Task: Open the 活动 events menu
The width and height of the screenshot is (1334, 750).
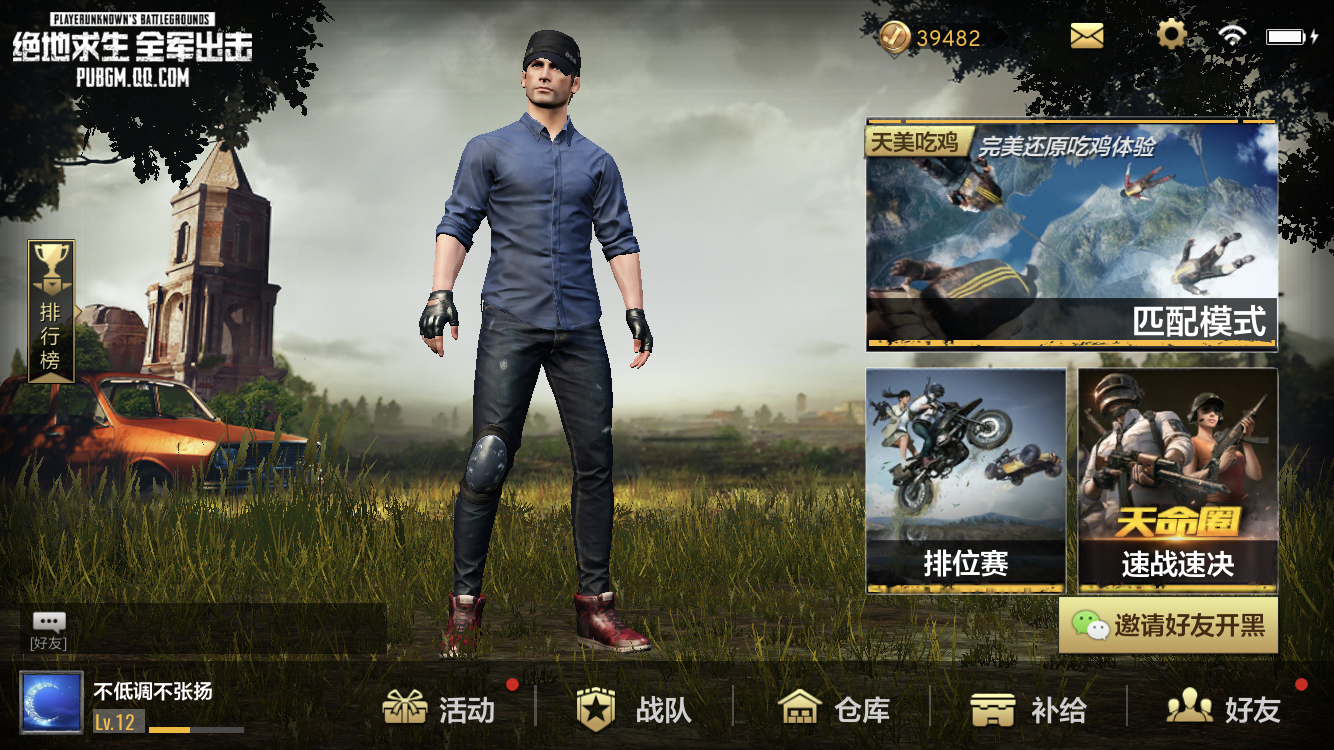Action: click(x=440, y=709)
